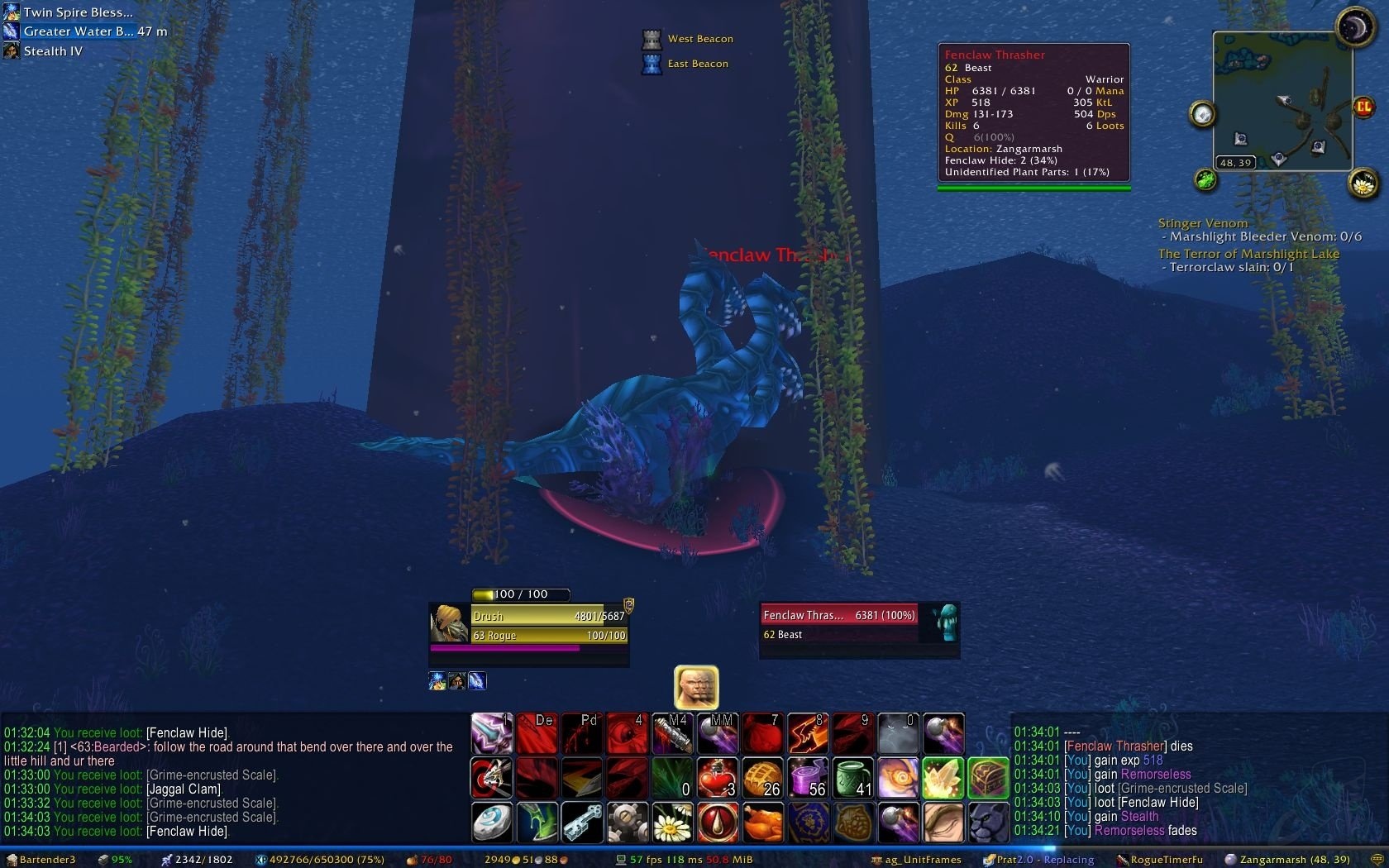Activate the silver key lockpicking ability
Screen dimensions: 1389x868
tap(581, 823)
